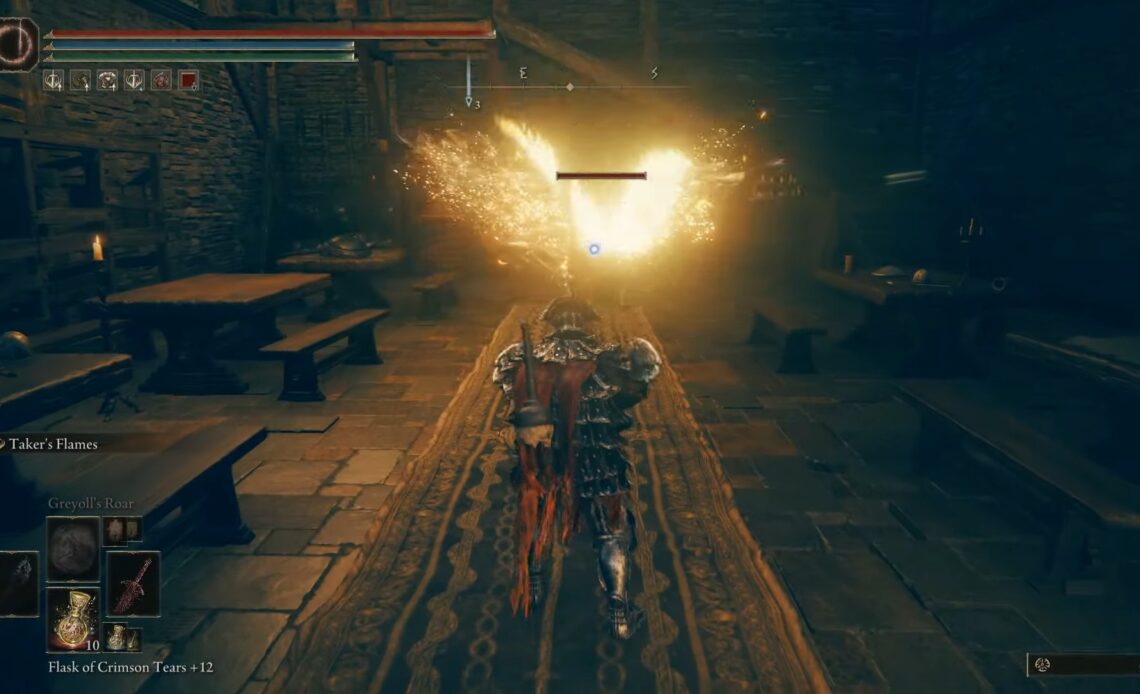Click the Taker's Flames skill label
Screen dimensions: 1140x694
(x=53, y=444)
